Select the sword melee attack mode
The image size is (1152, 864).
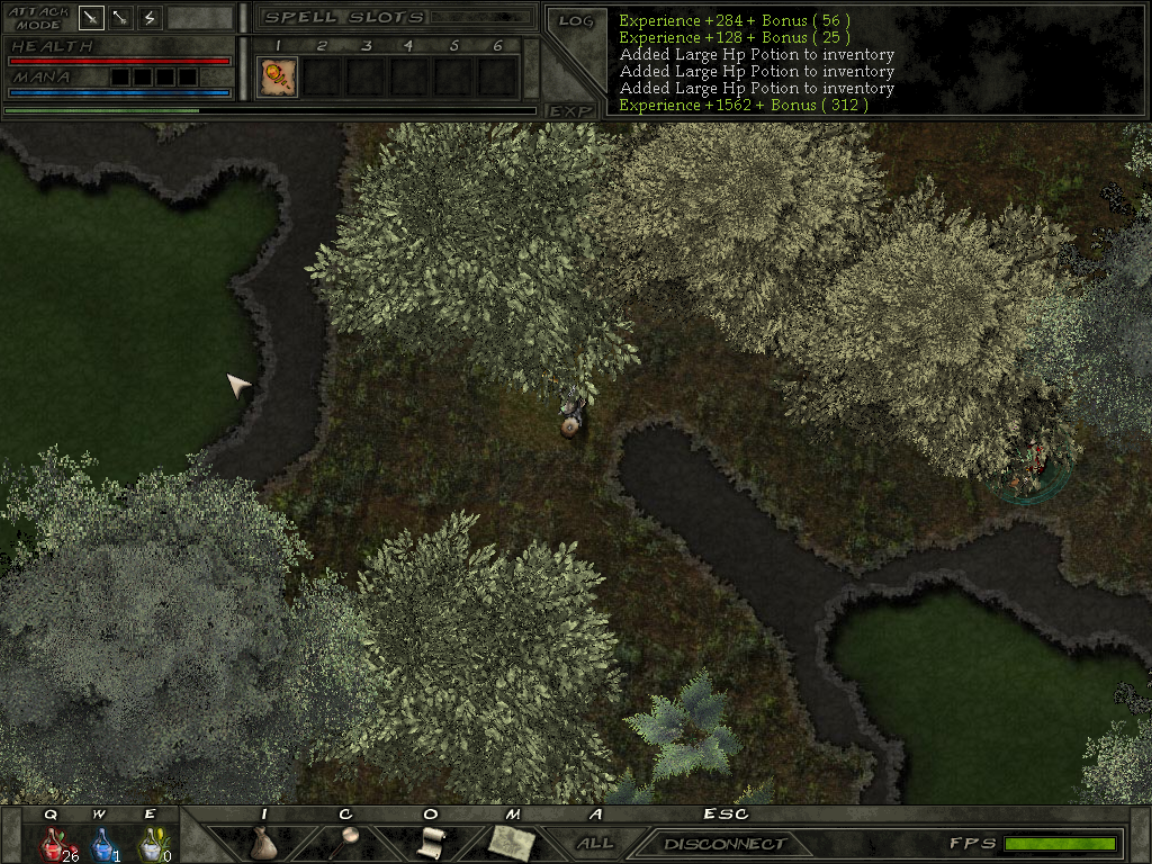coord(92,18)
